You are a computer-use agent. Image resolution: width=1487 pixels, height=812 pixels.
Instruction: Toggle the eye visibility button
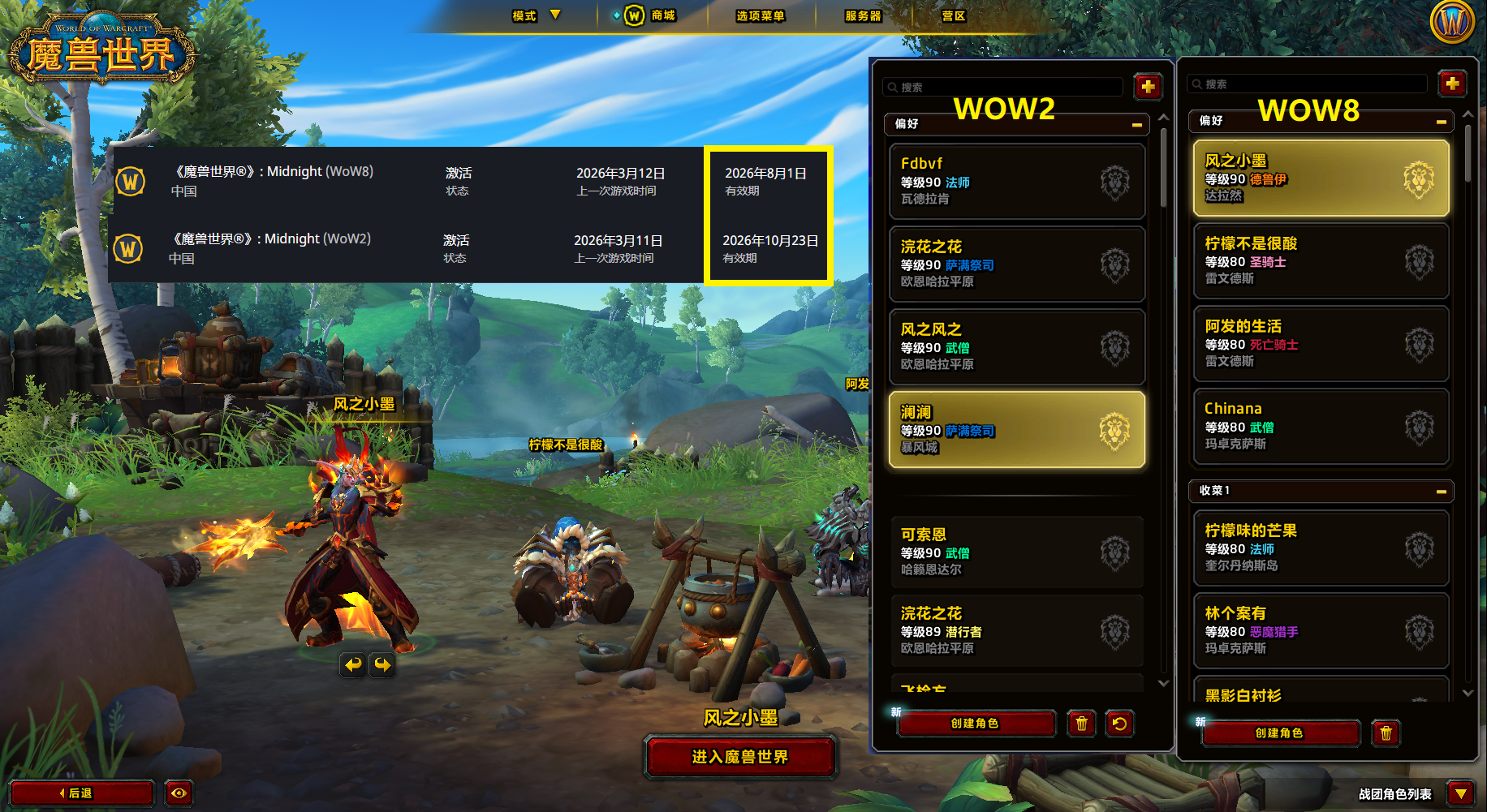pos(179,793)
